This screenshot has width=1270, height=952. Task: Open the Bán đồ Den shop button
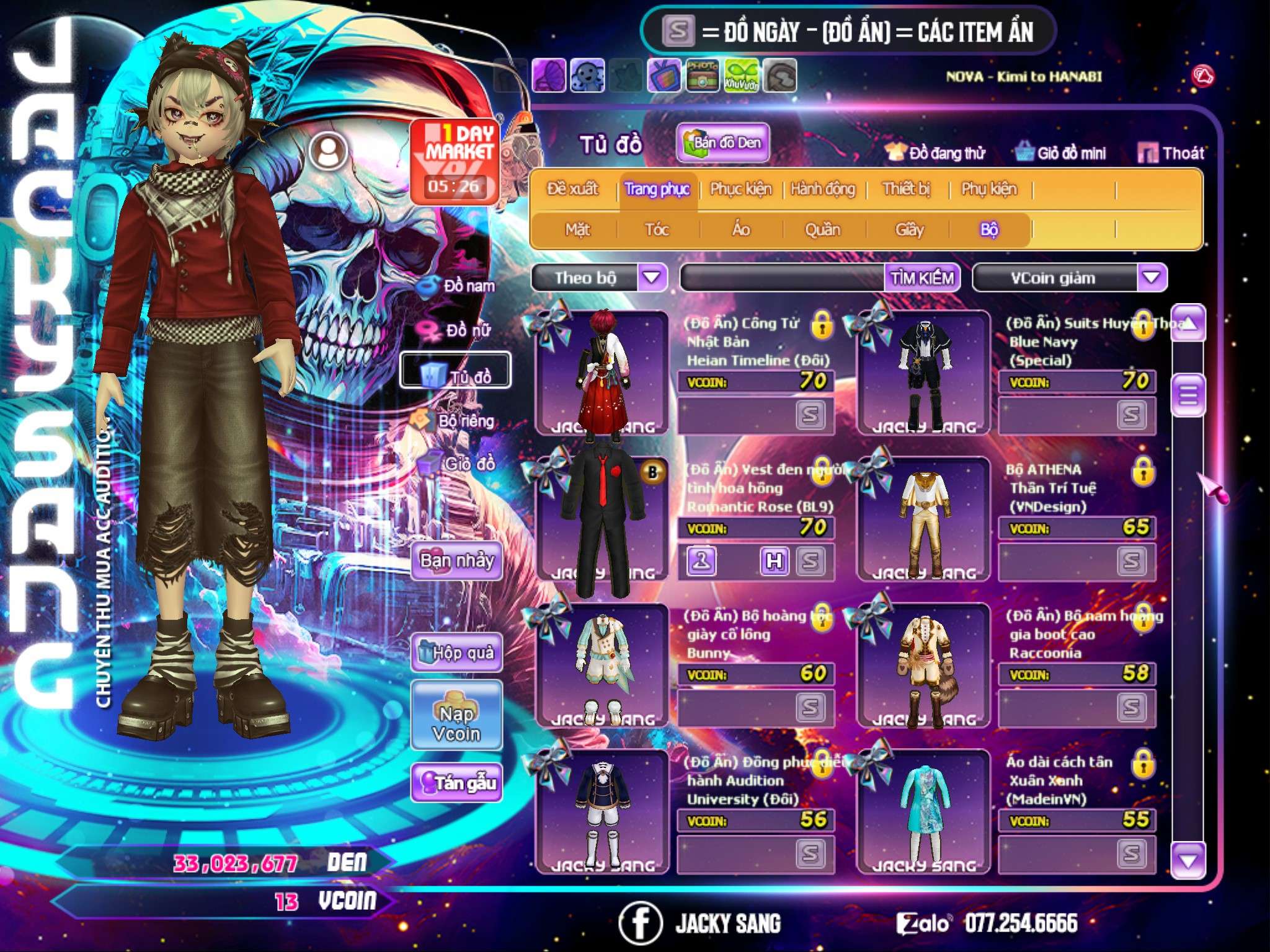click(722, 143)
